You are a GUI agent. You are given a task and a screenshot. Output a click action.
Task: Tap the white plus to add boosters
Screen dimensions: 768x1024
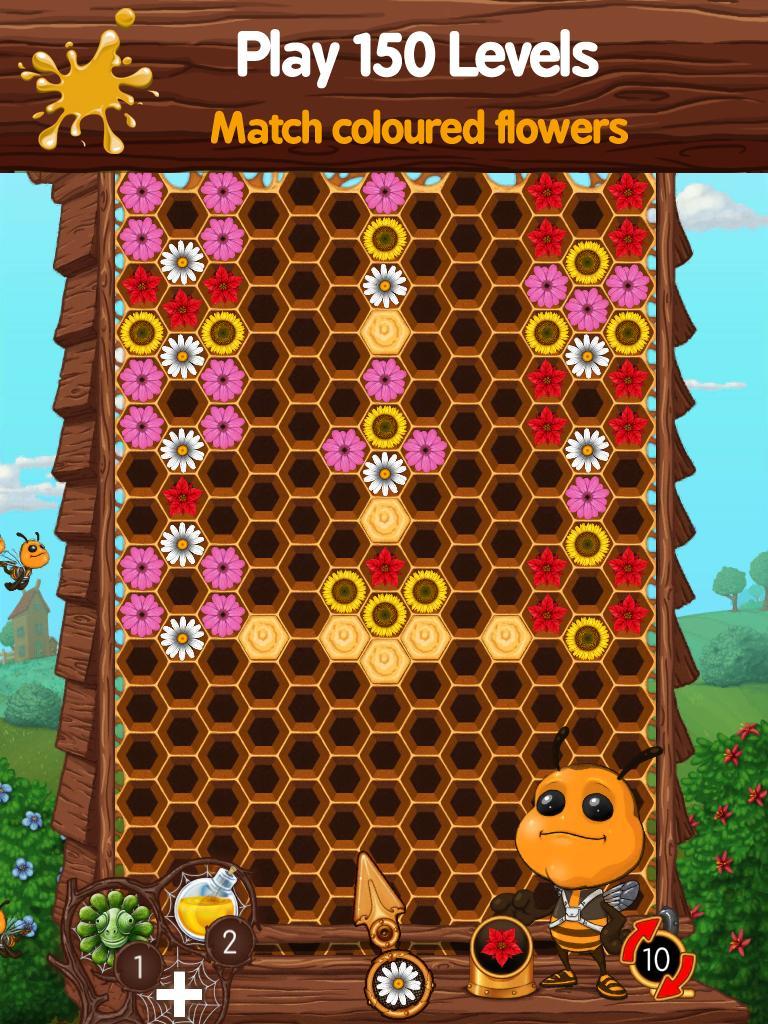(179, 995)
